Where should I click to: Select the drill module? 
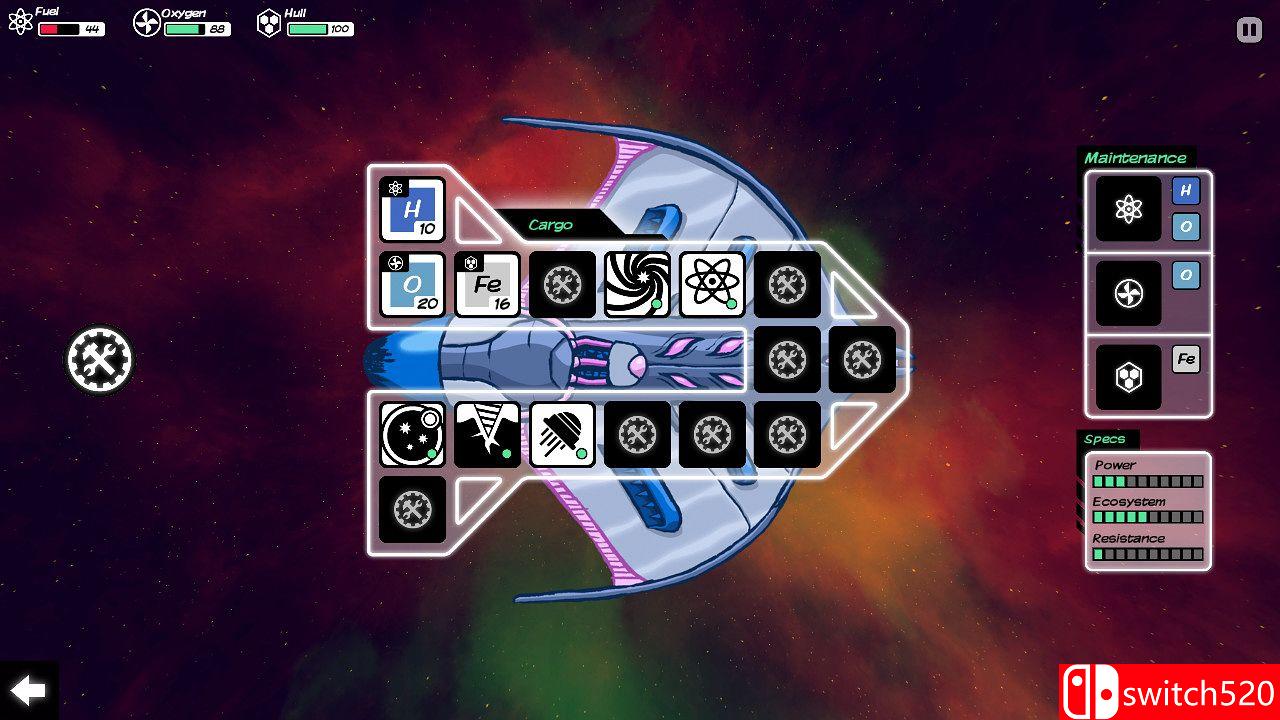[487, 436]
